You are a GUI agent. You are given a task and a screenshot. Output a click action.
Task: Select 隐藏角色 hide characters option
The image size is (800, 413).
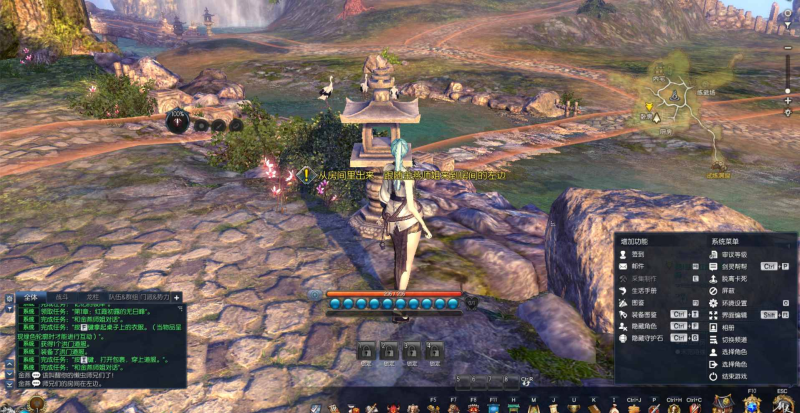641,326
